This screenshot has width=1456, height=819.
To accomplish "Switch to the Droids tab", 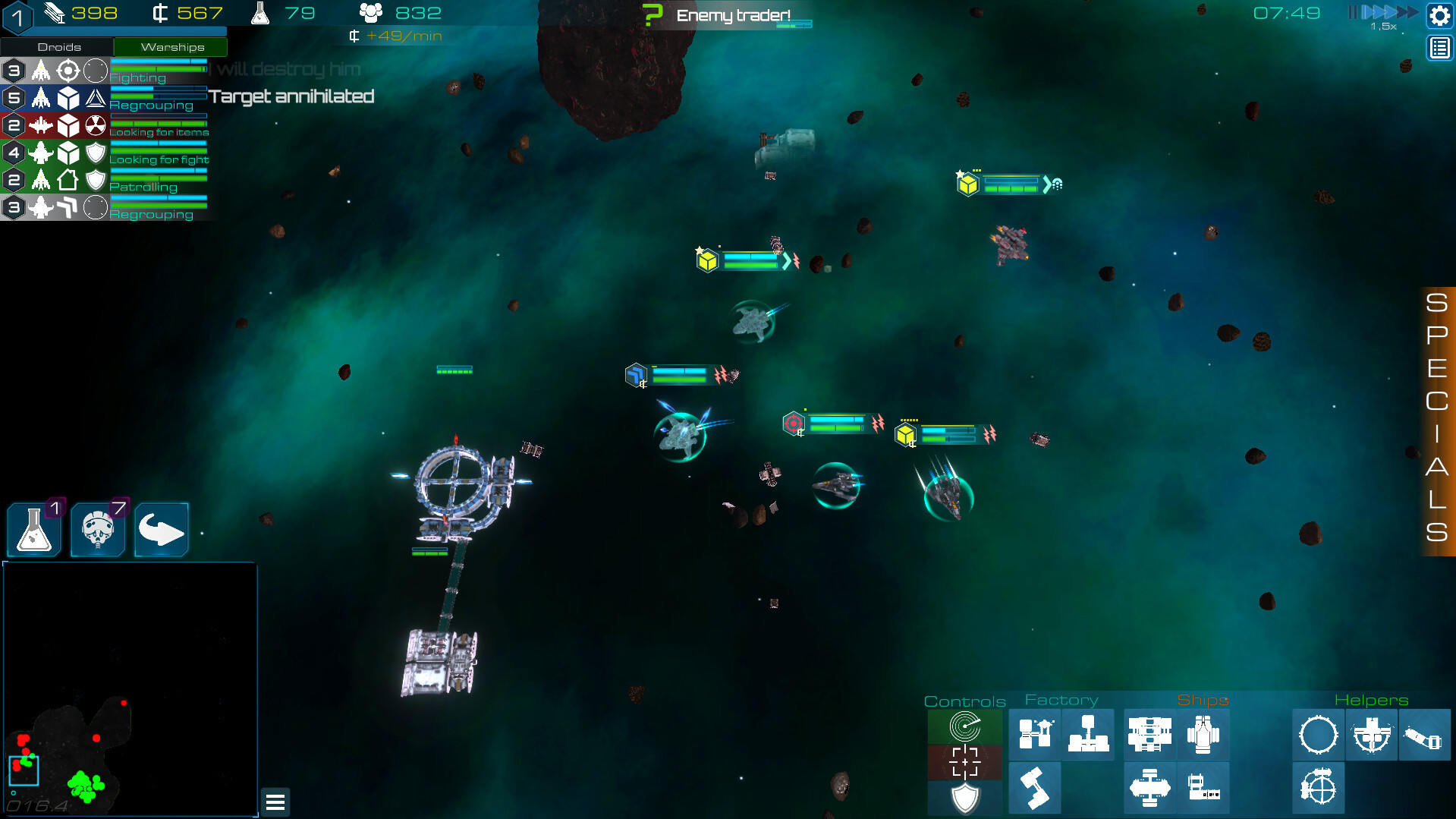I will tap(58, 47).
